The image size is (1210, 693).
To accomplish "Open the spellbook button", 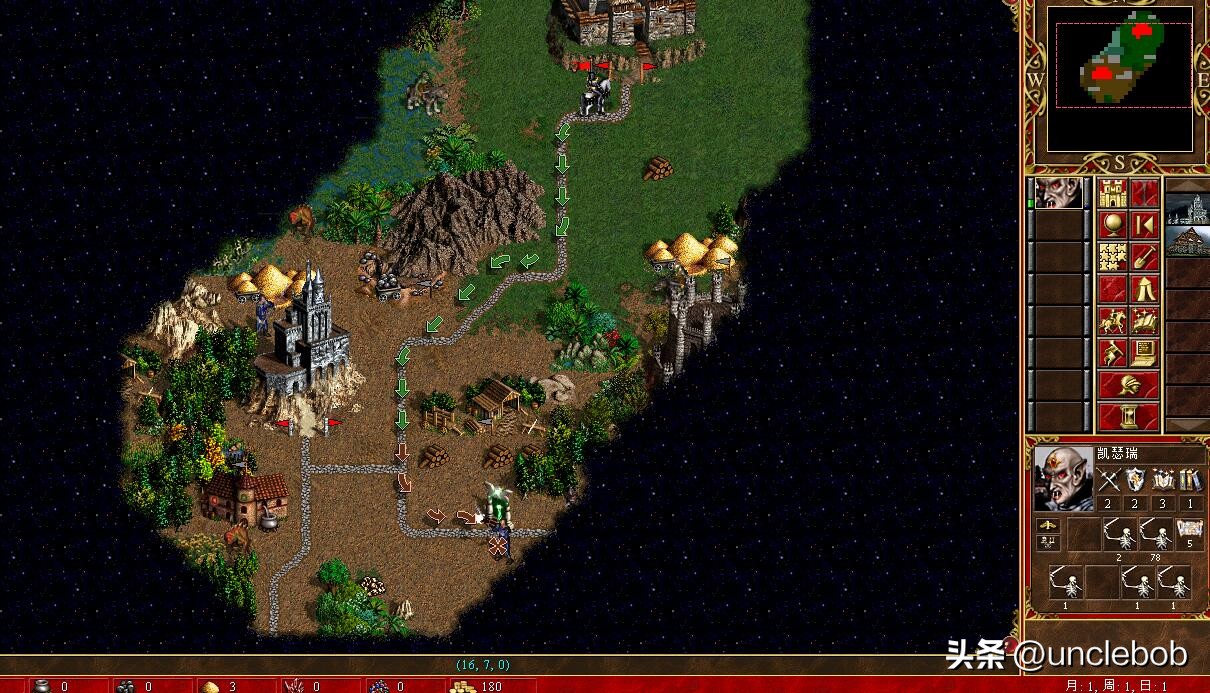I will tap(1145, 321).
